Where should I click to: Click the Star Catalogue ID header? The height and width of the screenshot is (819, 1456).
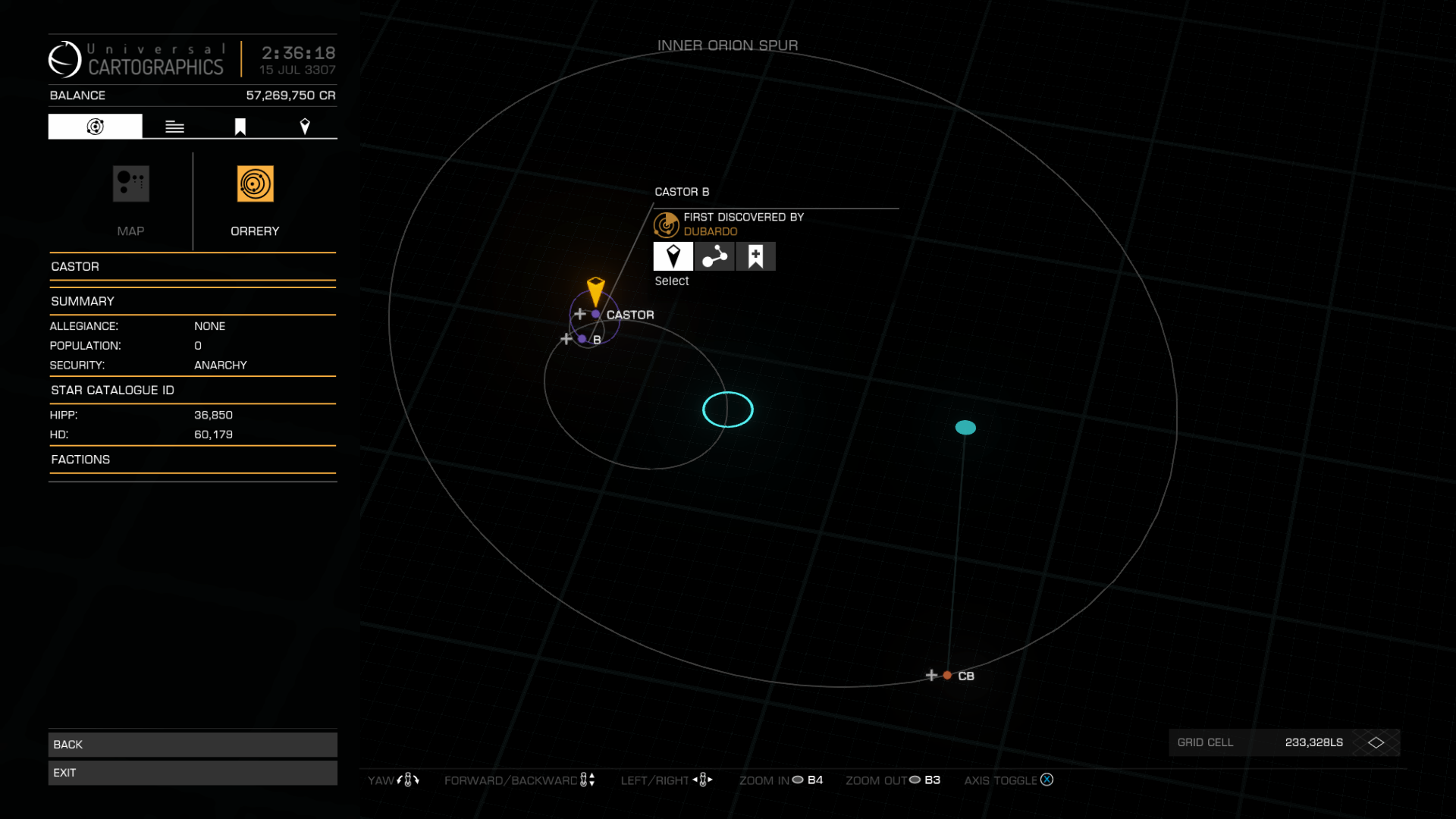coord(193,390)
